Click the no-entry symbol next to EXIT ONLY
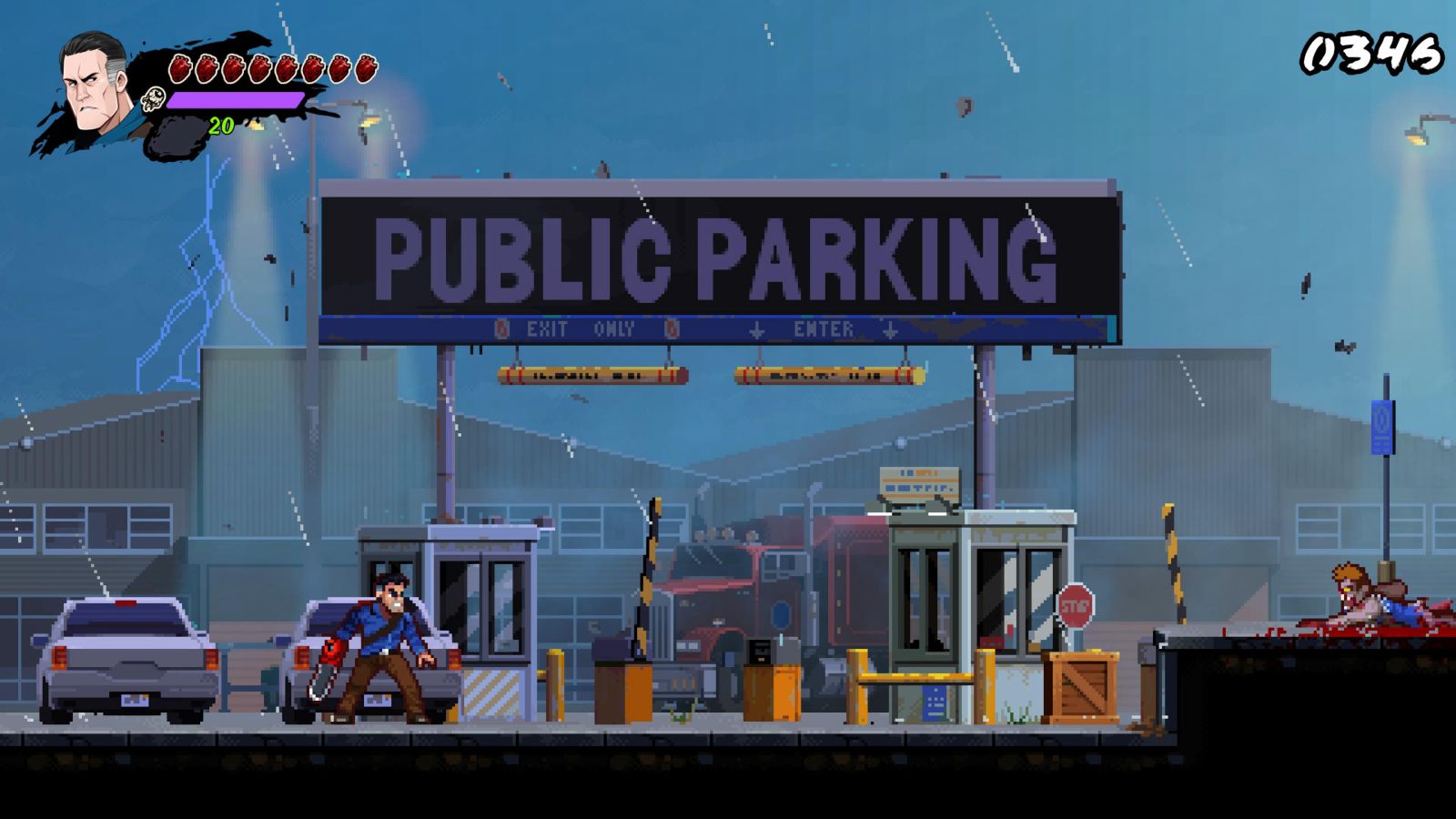The height and width of the screenshot is (819, 1456). coord(500,329)
